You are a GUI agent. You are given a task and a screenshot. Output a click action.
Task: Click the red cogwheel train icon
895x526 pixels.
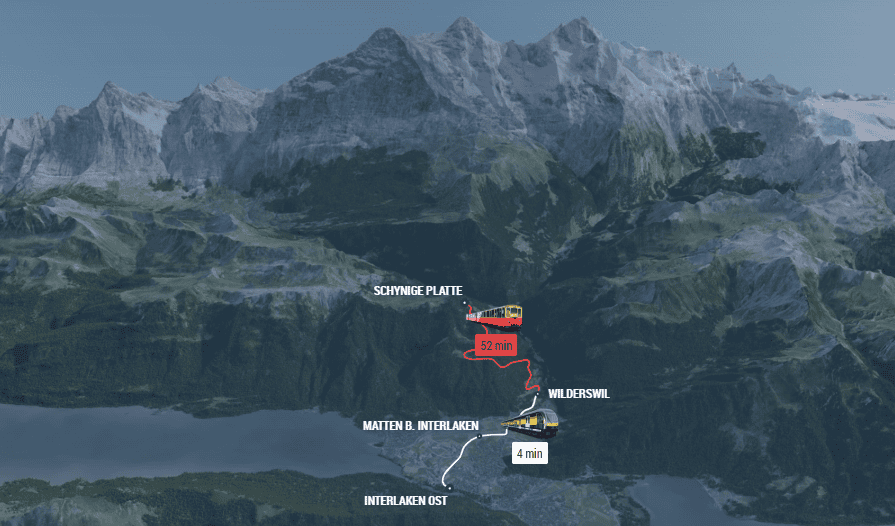point(497,315)
